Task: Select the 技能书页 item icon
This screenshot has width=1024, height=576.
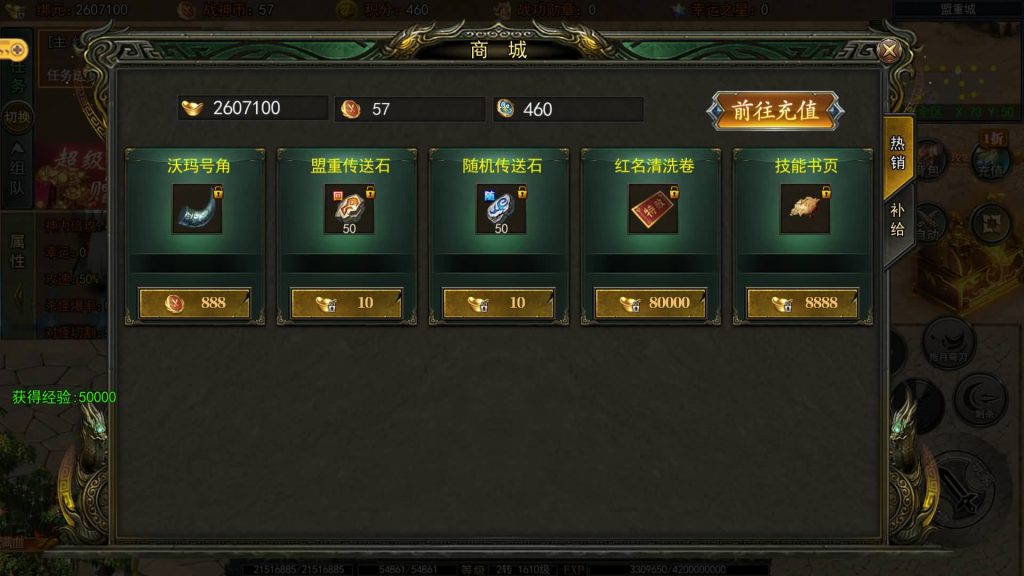Action: pyautogui.click(x=804, y=208)
